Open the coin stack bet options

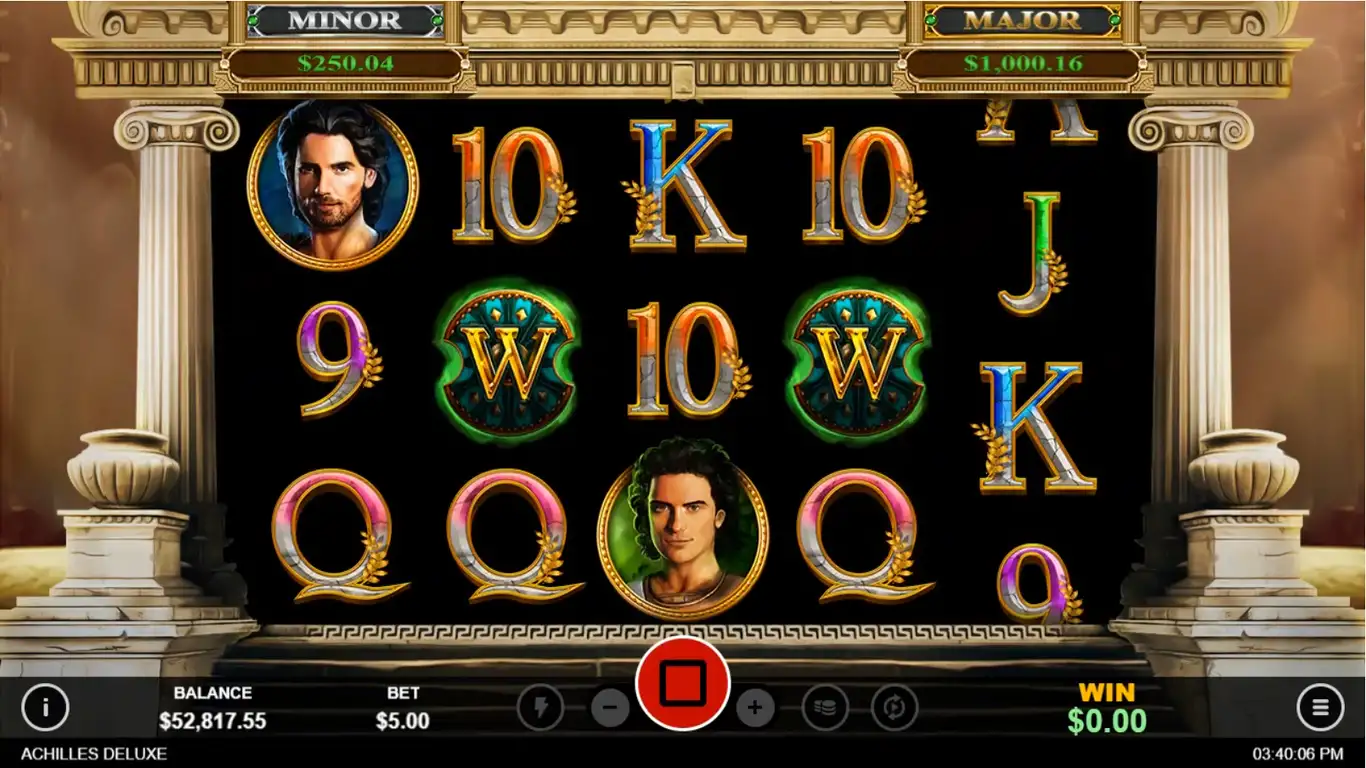825,708
